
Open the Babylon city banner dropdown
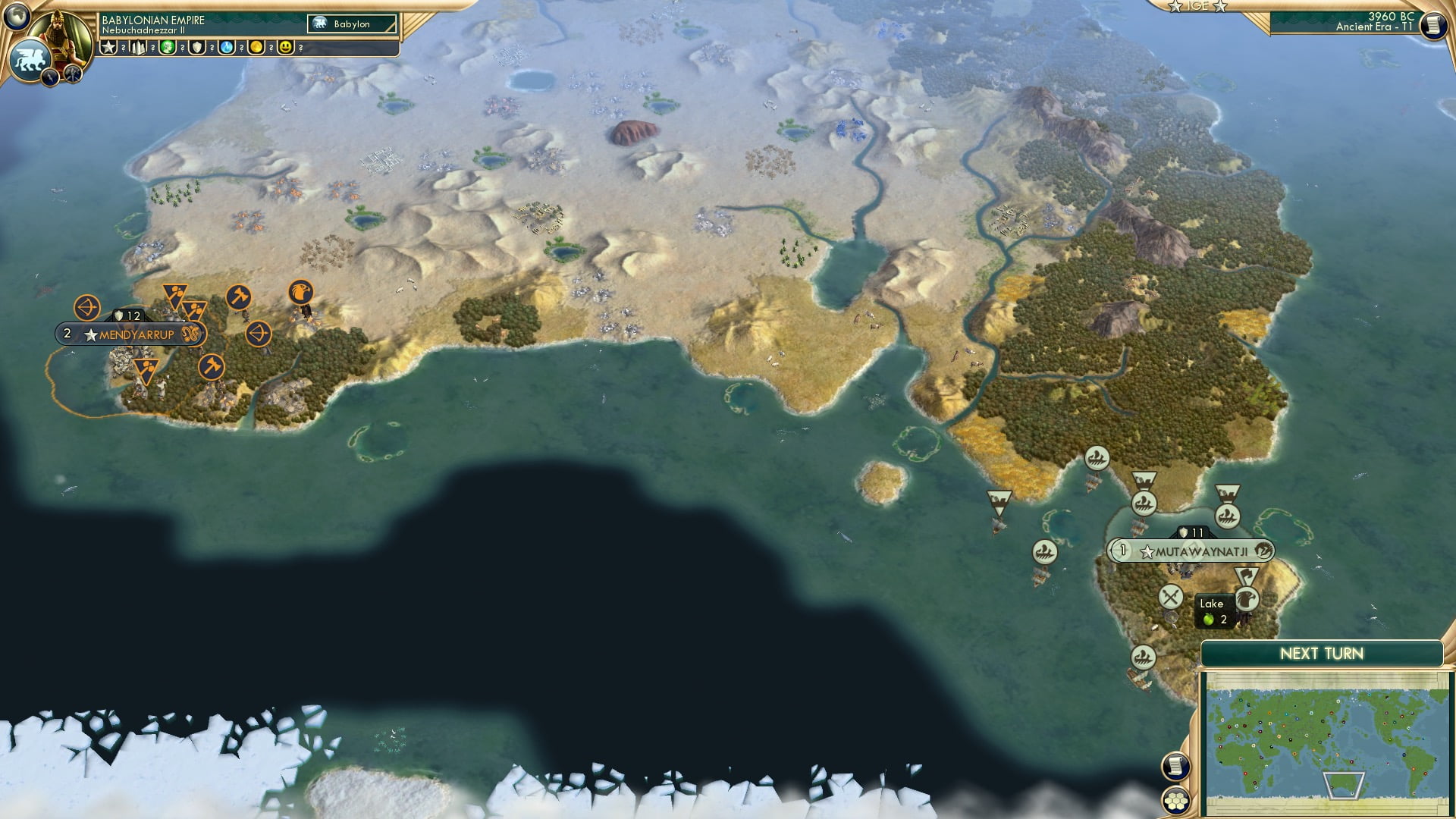coord(353,24)
